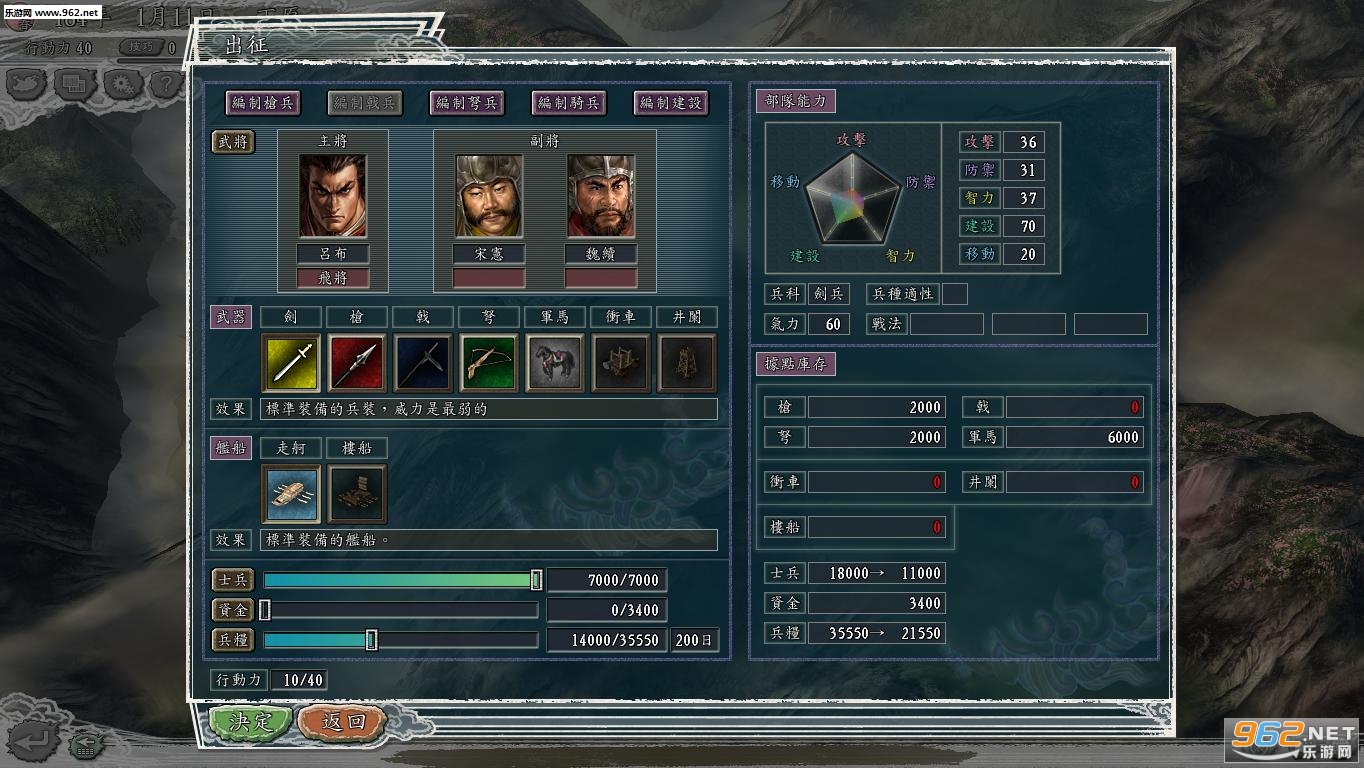1364x768 pixels.
Task: Pick the battering ram icon
Action: 621,363
